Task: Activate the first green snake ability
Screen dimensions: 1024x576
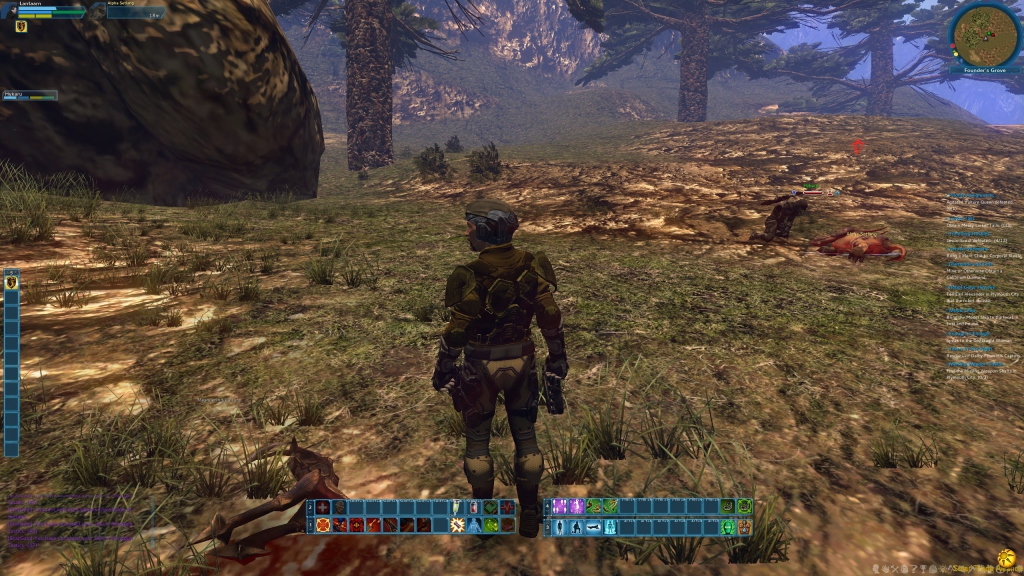Action: click(x=594, y=507)
